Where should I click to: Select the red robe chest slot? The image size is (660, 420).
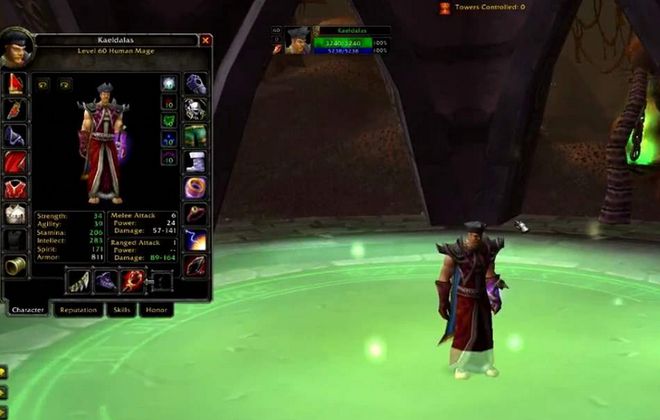15,187
